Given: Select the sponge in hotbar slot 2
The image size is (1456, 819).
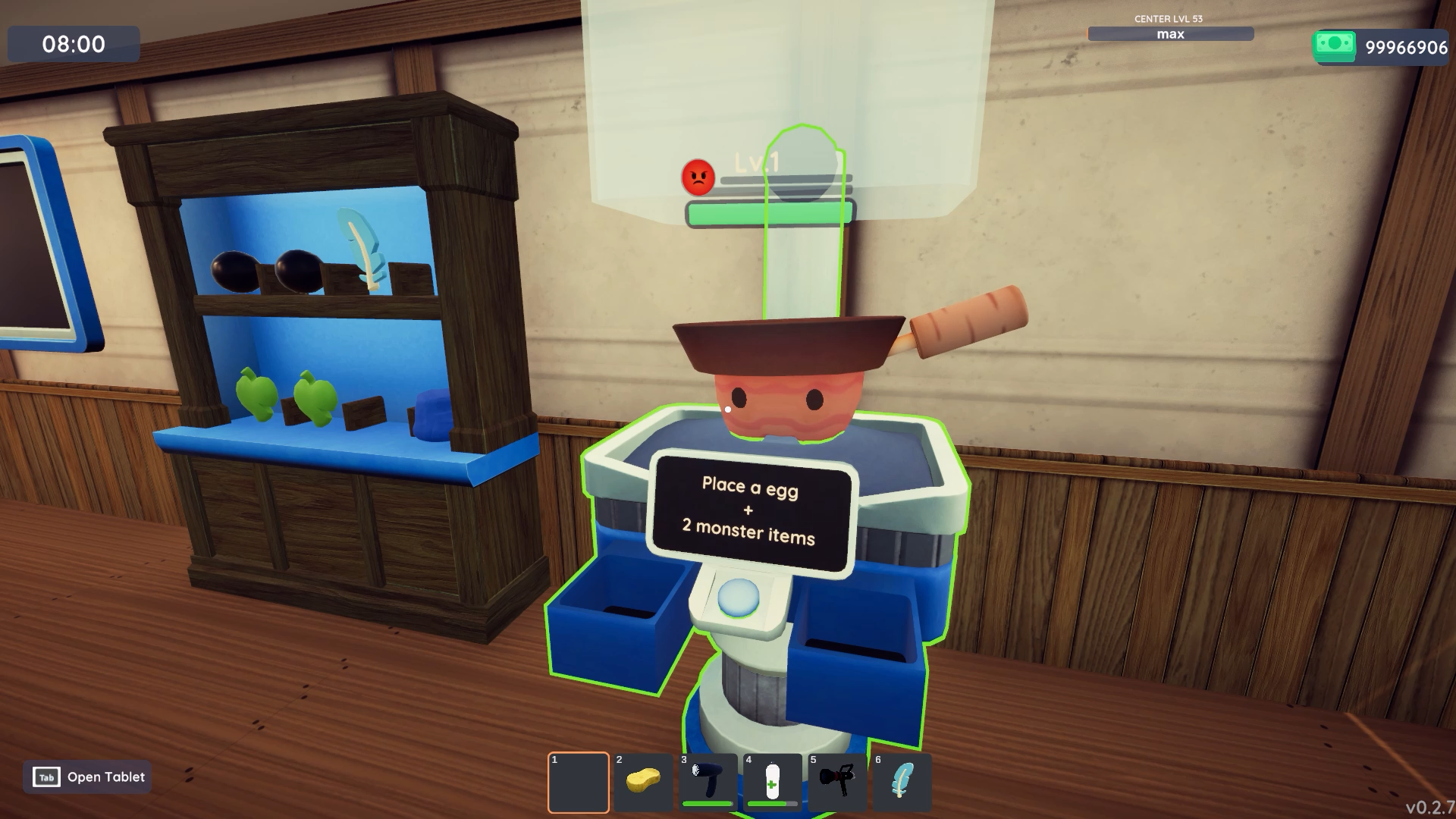Looking at the screenshot, I should point(642,781).
